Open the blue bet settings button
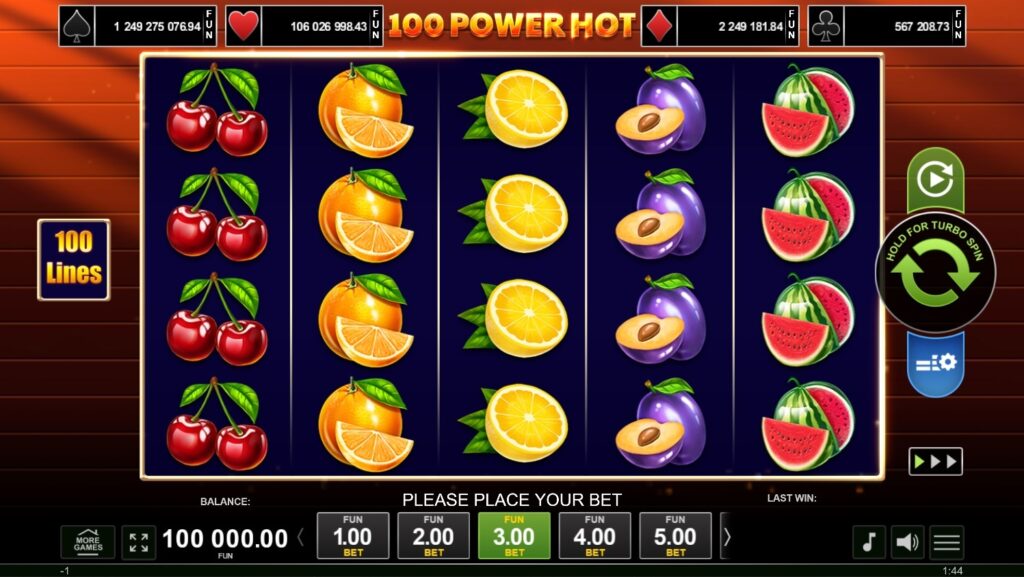The image size is (1024, 577). click(x=935, y=362)
